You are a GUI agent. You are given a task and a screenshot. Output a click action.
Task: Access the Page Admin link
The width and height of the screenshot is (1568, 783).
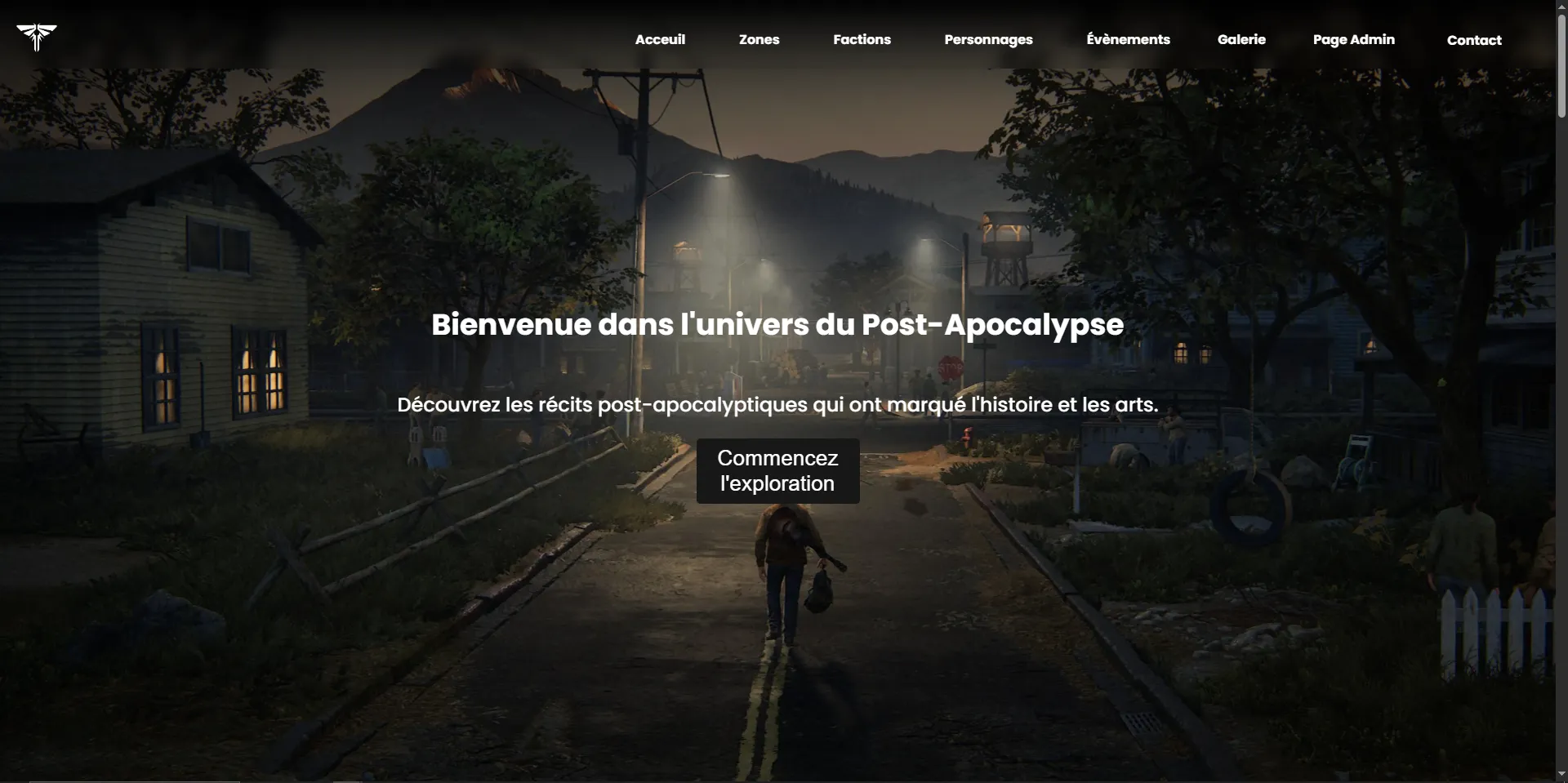click(x=1353, y=39)
